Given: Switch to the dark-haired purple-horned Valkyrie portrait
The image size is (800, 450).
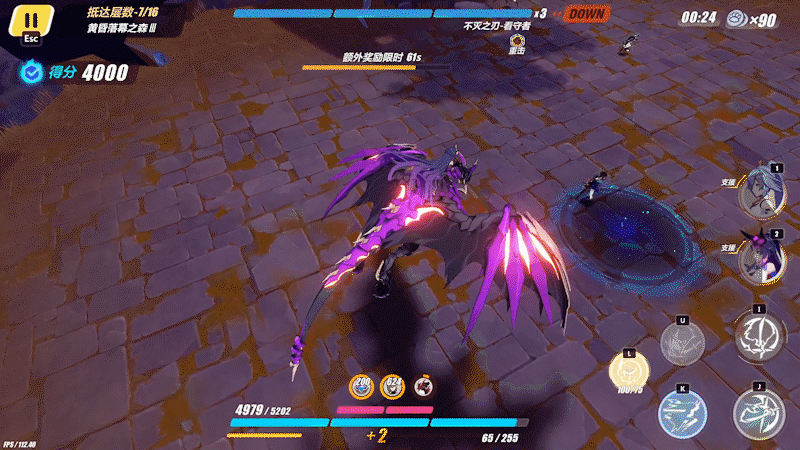Looking at the screenshot, I should (x=762, y=259).
